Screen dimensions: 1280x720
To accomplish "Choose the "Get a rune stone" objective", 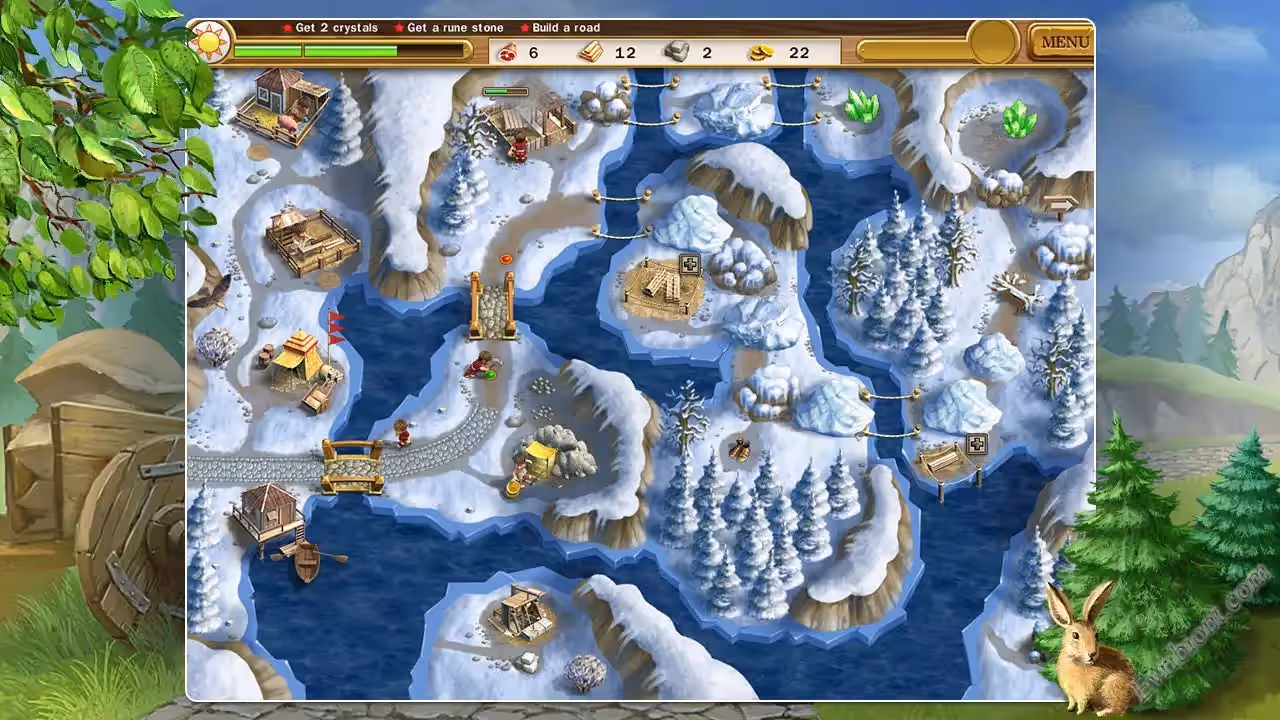I will (x=455, y=28).
